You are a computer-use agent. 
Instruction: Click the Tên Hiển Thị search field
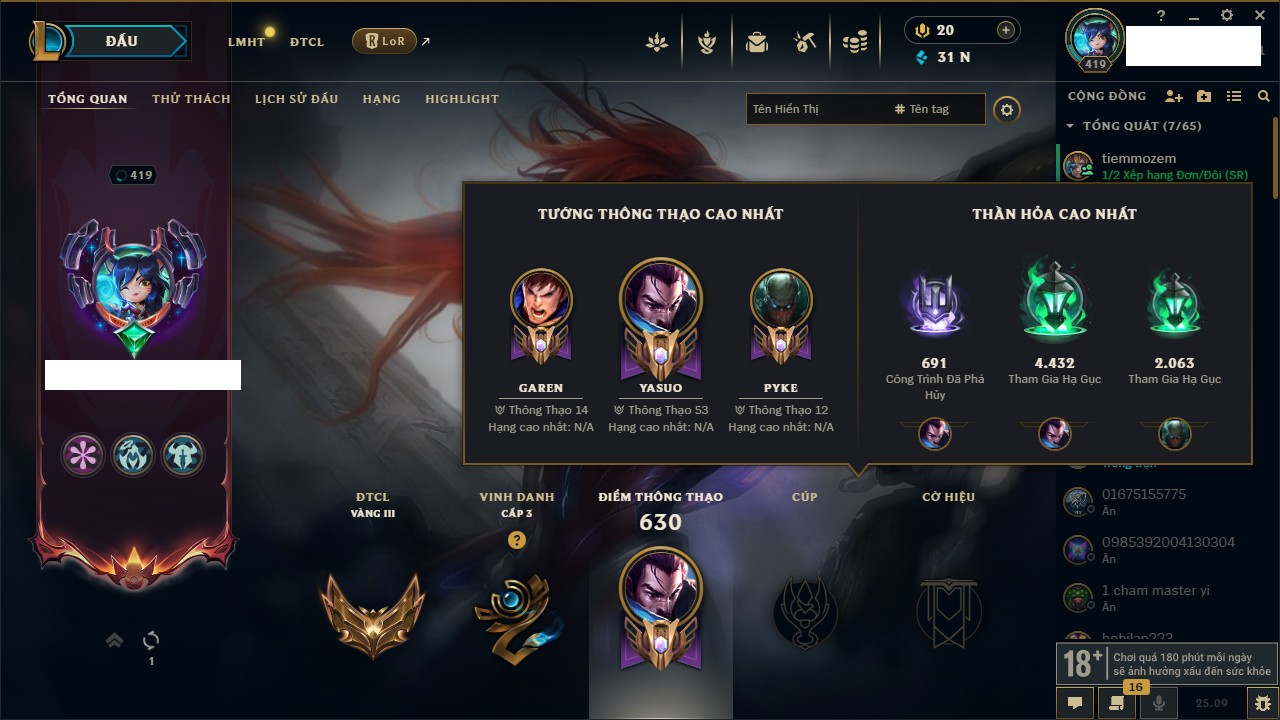(815, 109)
